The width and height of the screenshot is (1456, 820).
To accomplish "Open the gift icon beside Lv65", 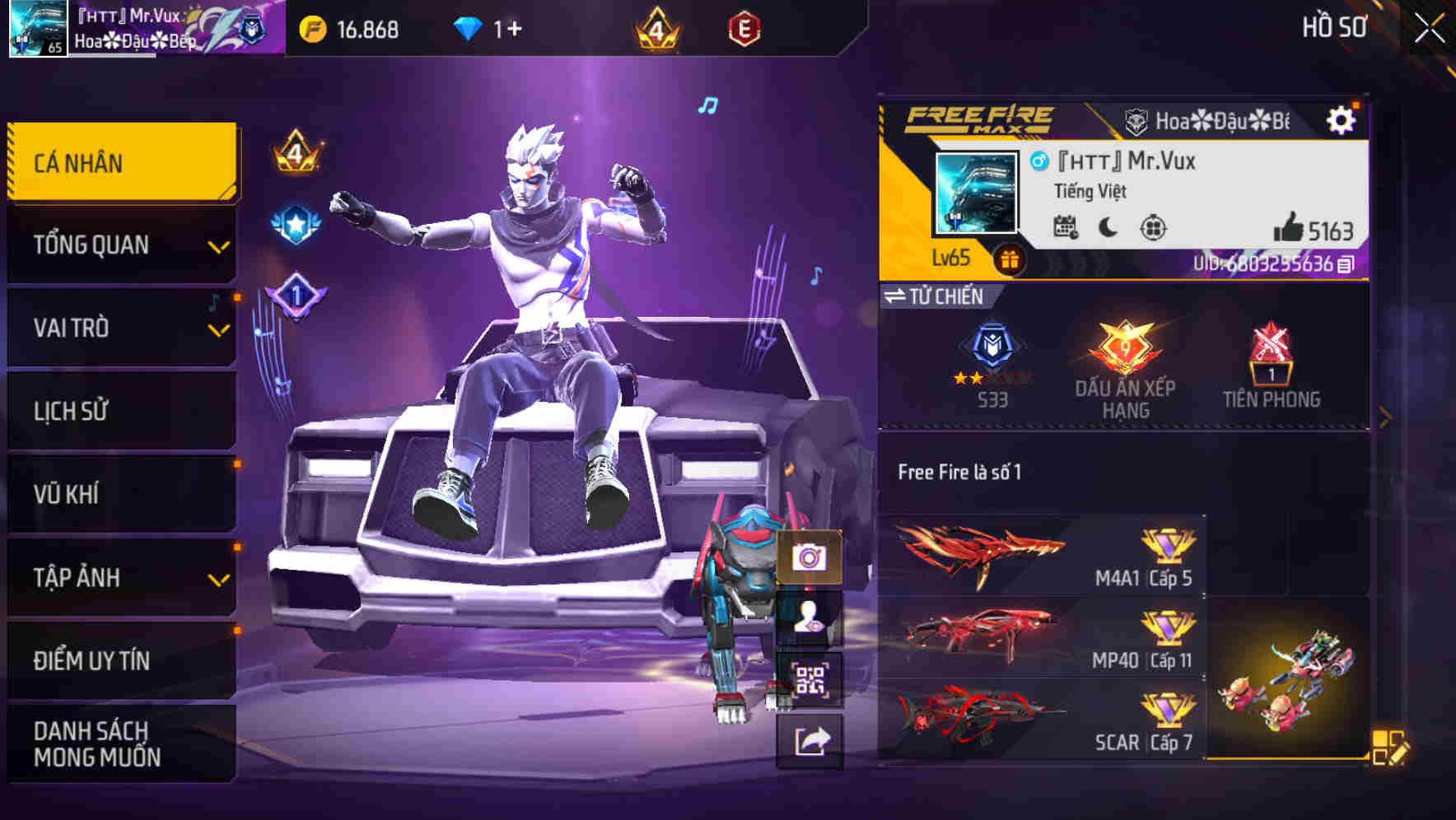I will [x=1010, y=258].
